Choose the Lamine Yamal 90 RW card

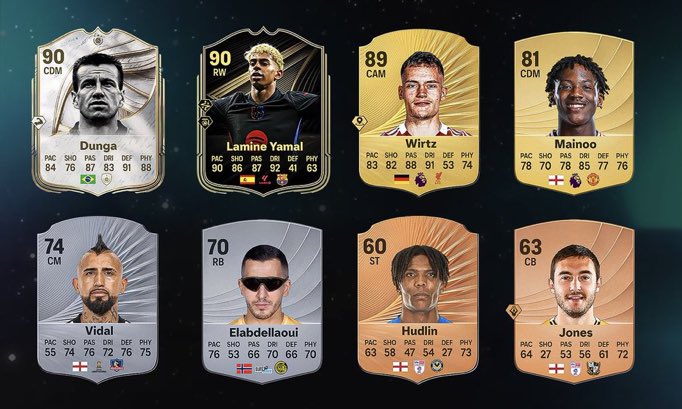click(255, 110)
